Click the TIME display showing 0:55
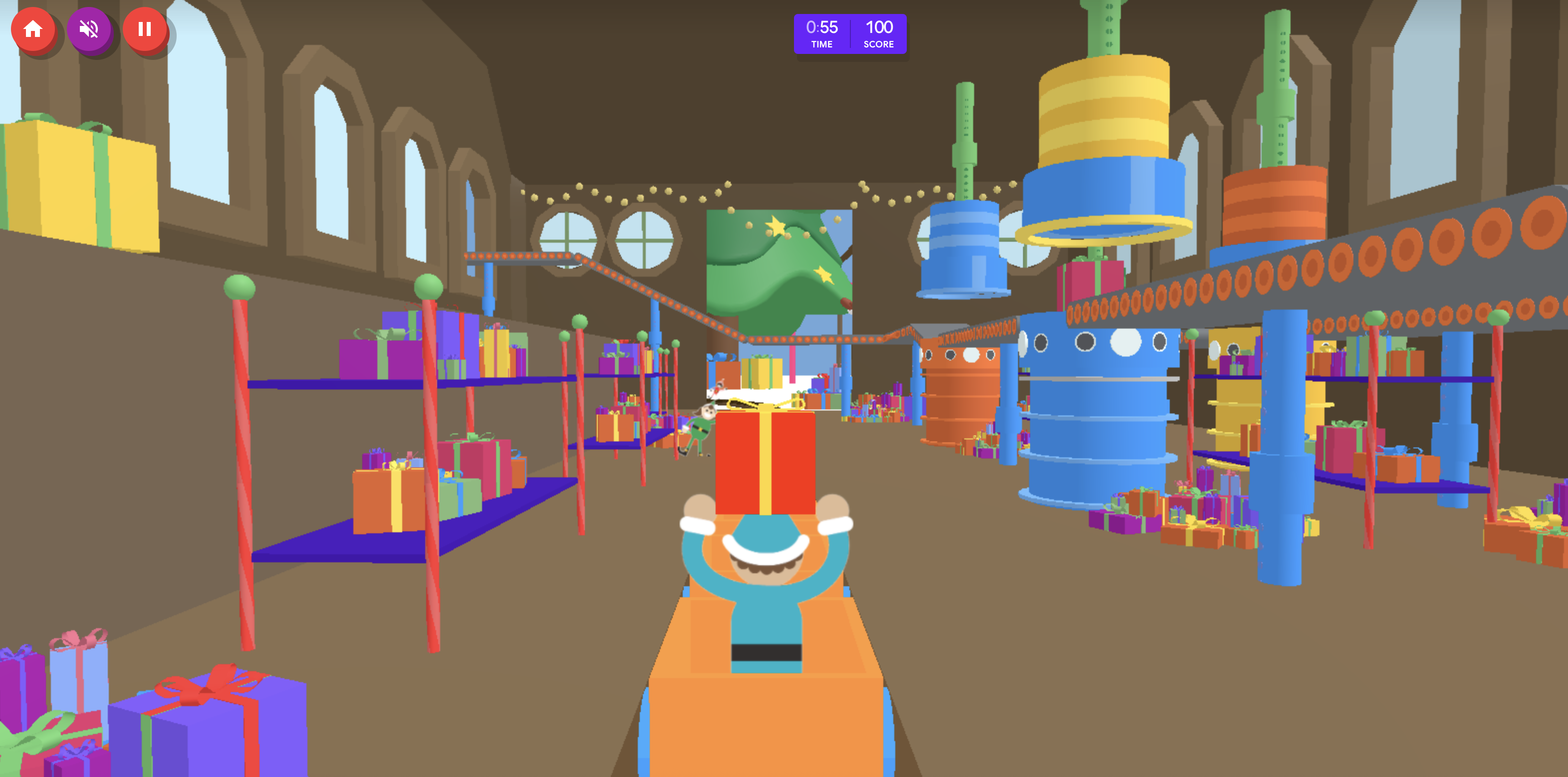1568x777 pixels. 822,33
